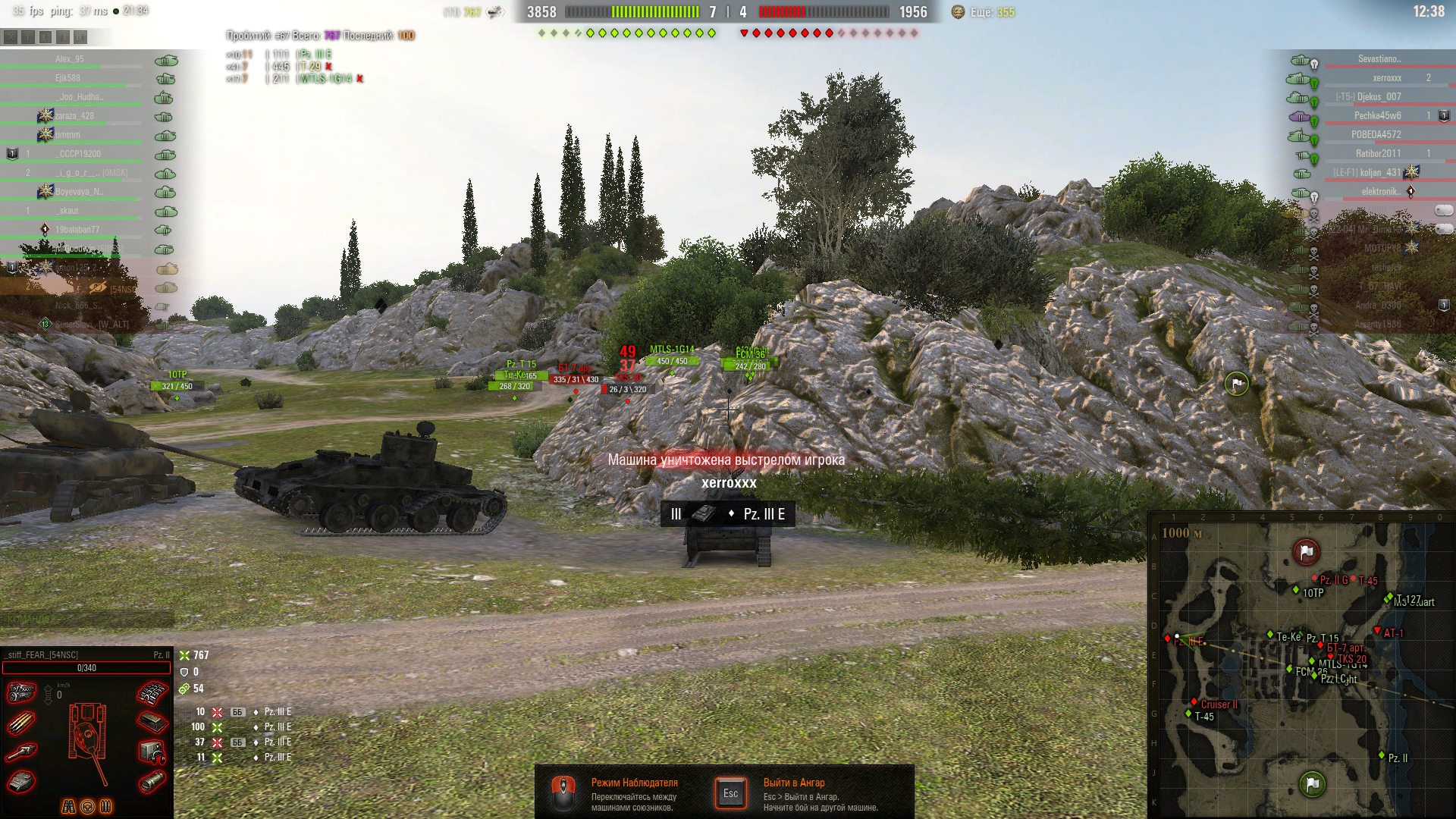Screen dimensions: 1456x819
Task: Select ally Alex_95 in the team list
Action: tap(70, 59)
